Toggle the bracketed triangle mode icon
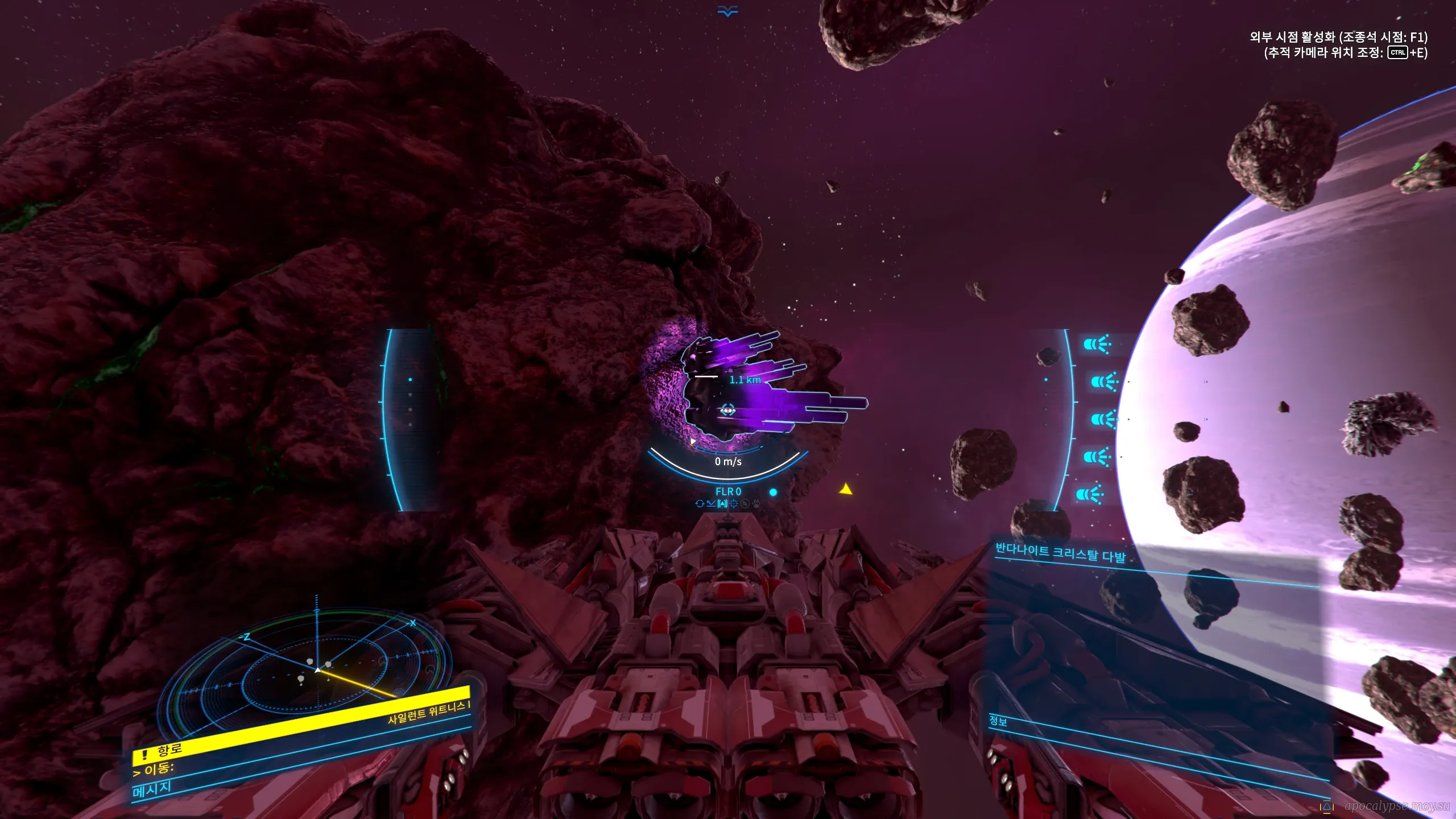 tap(722, 503)
